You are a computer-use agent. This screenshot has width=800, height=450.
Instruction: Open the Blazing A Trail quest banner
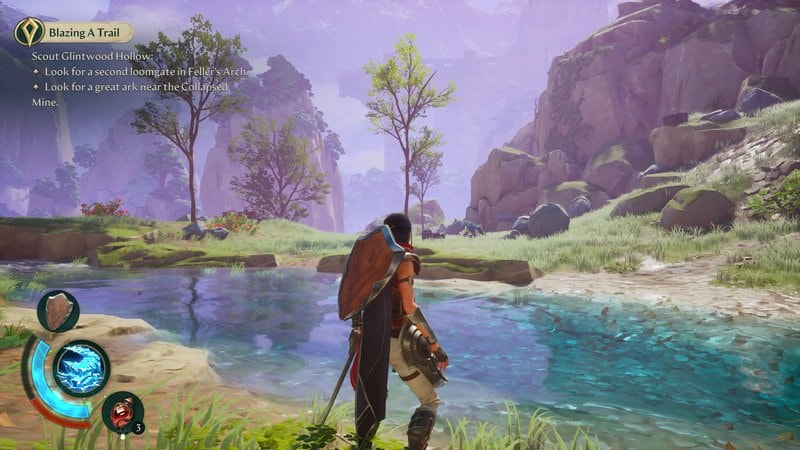click(85, 32)
